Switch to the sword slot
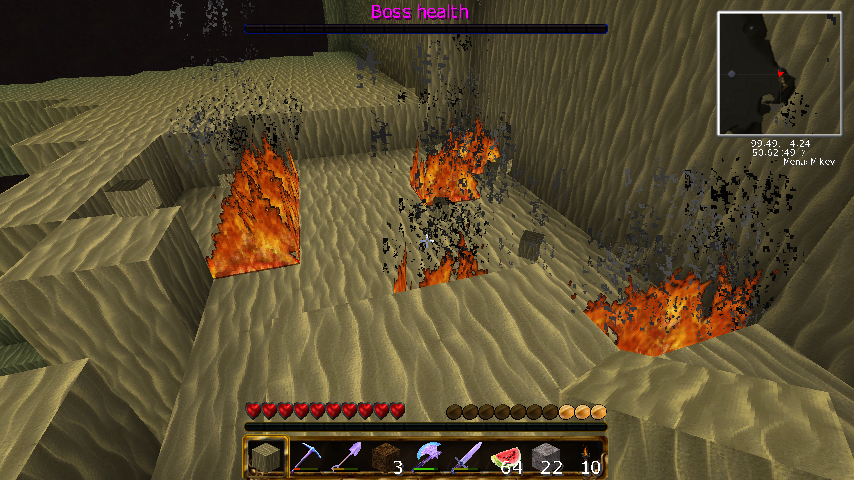The image size is (854, 480). [x=466, y=458]
